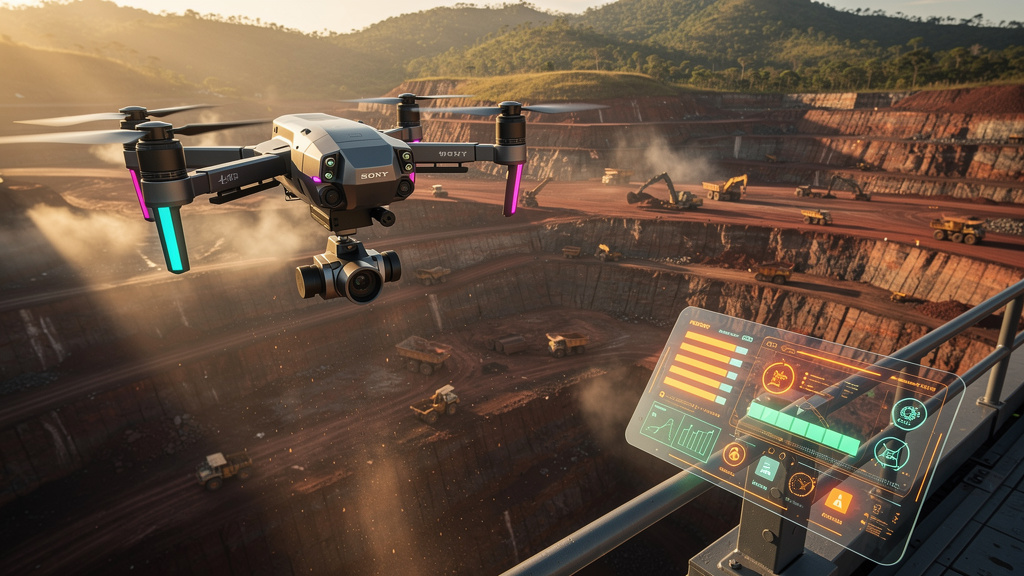The width and height of the screenshot is (1024, 576).
Task: Open the teal document square icon
Action: click(x=767, y=468)
